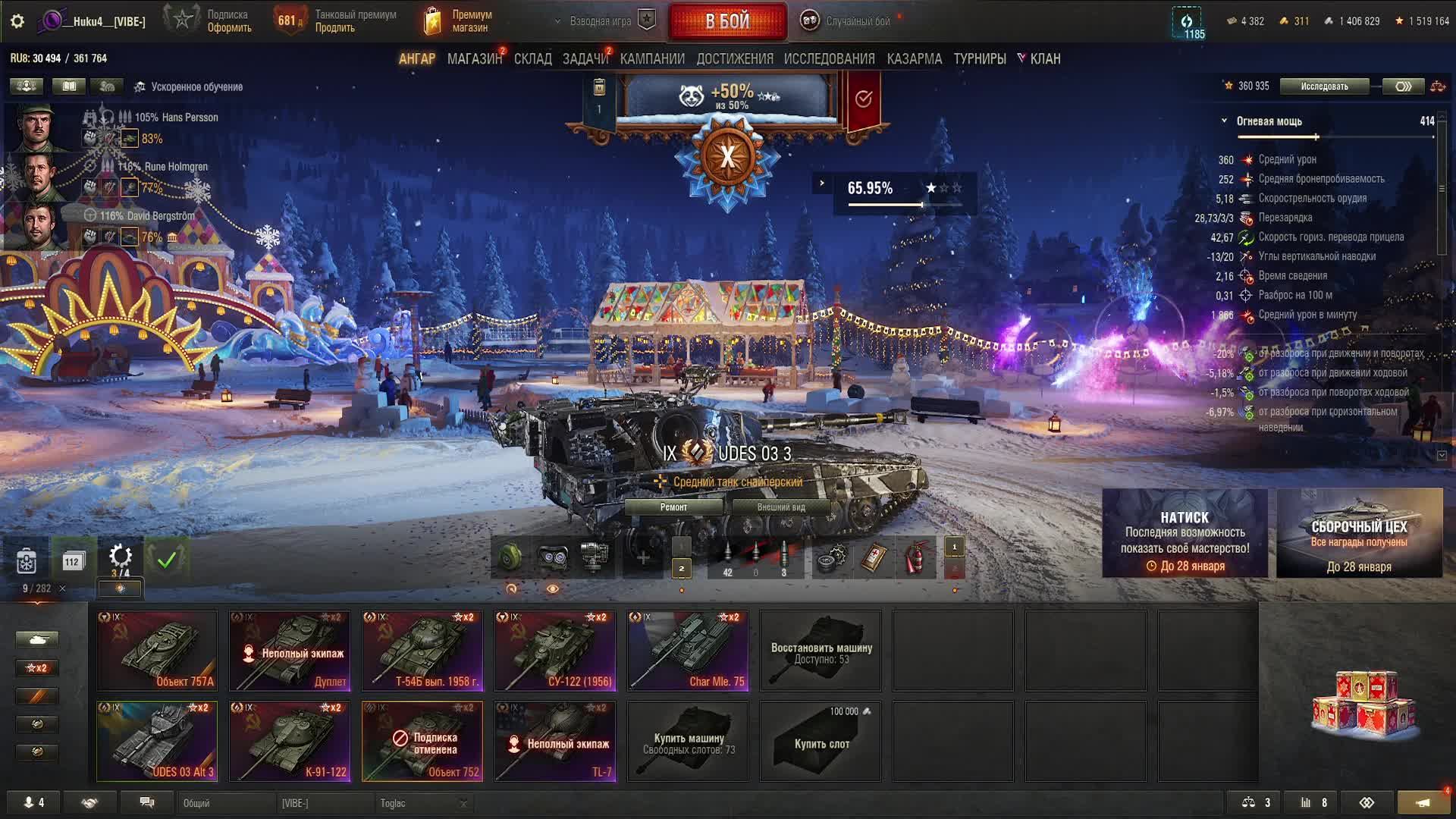This screenshot has height=819, width=1456.
Task: Open the СКЛАД tab
Action: (532, 59)
